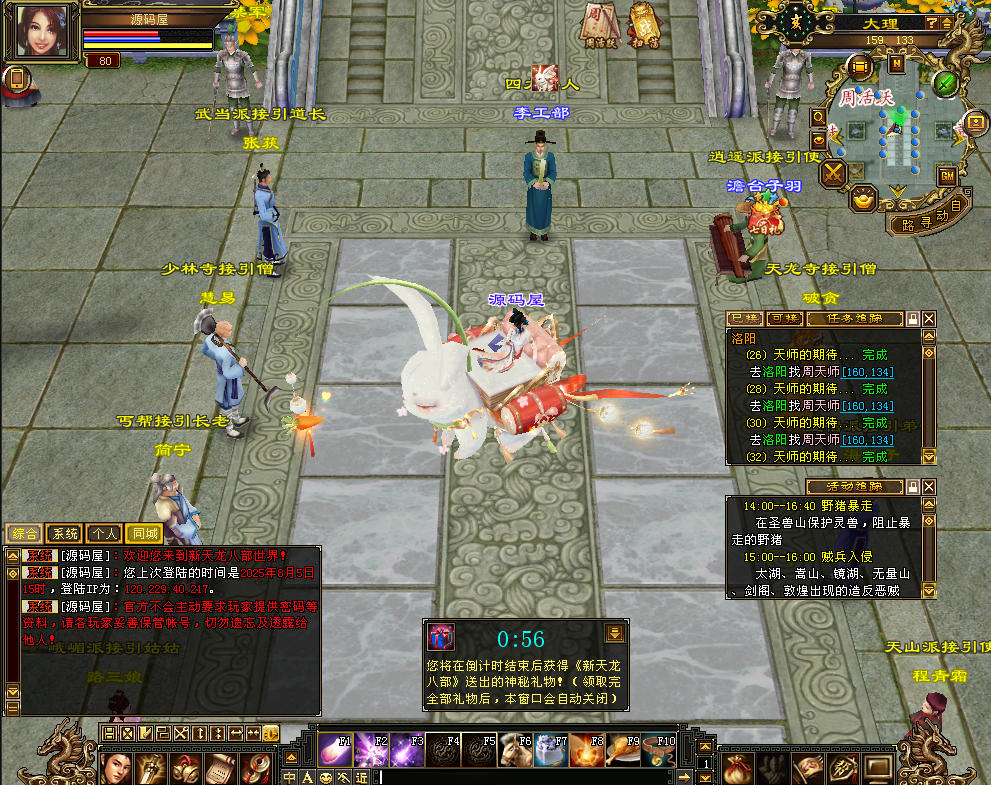Image resolution: width=991 pixels, height=785 pixels.
Task: Select the 同城 chat tab
Action: tap(144, 534)
